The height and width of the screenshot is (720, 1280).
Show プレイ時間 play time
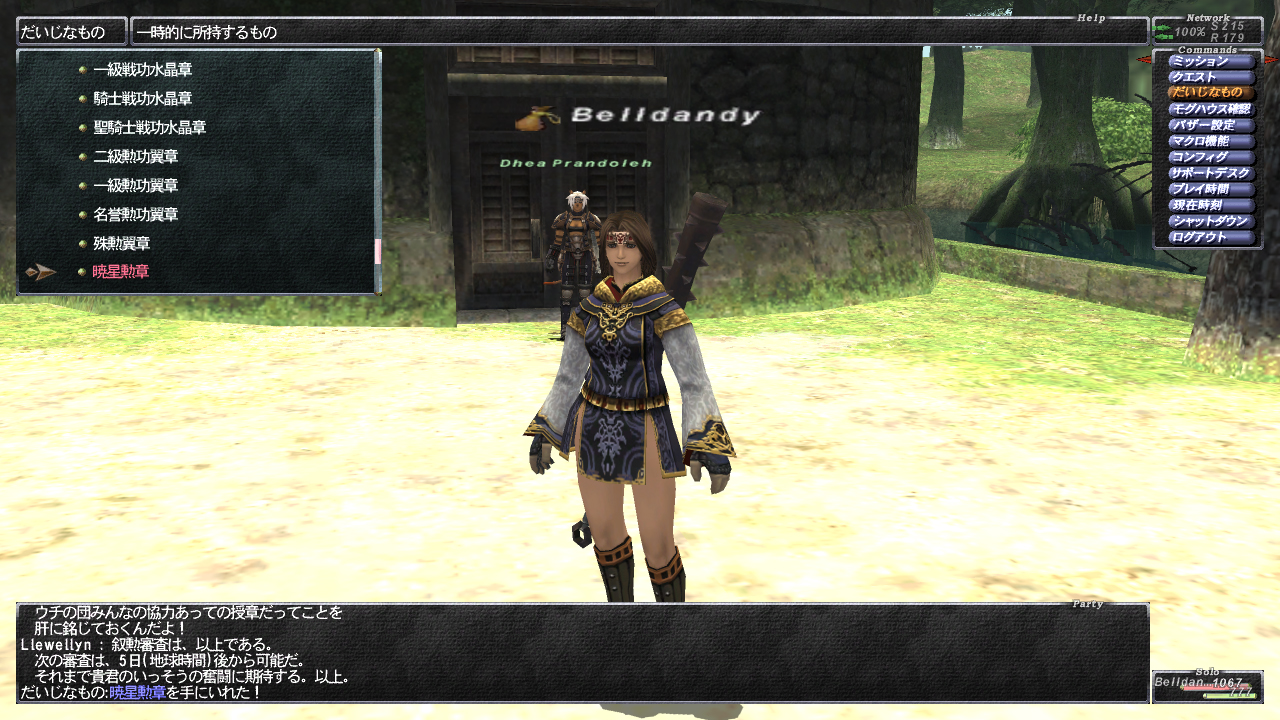coord(1211,189)
